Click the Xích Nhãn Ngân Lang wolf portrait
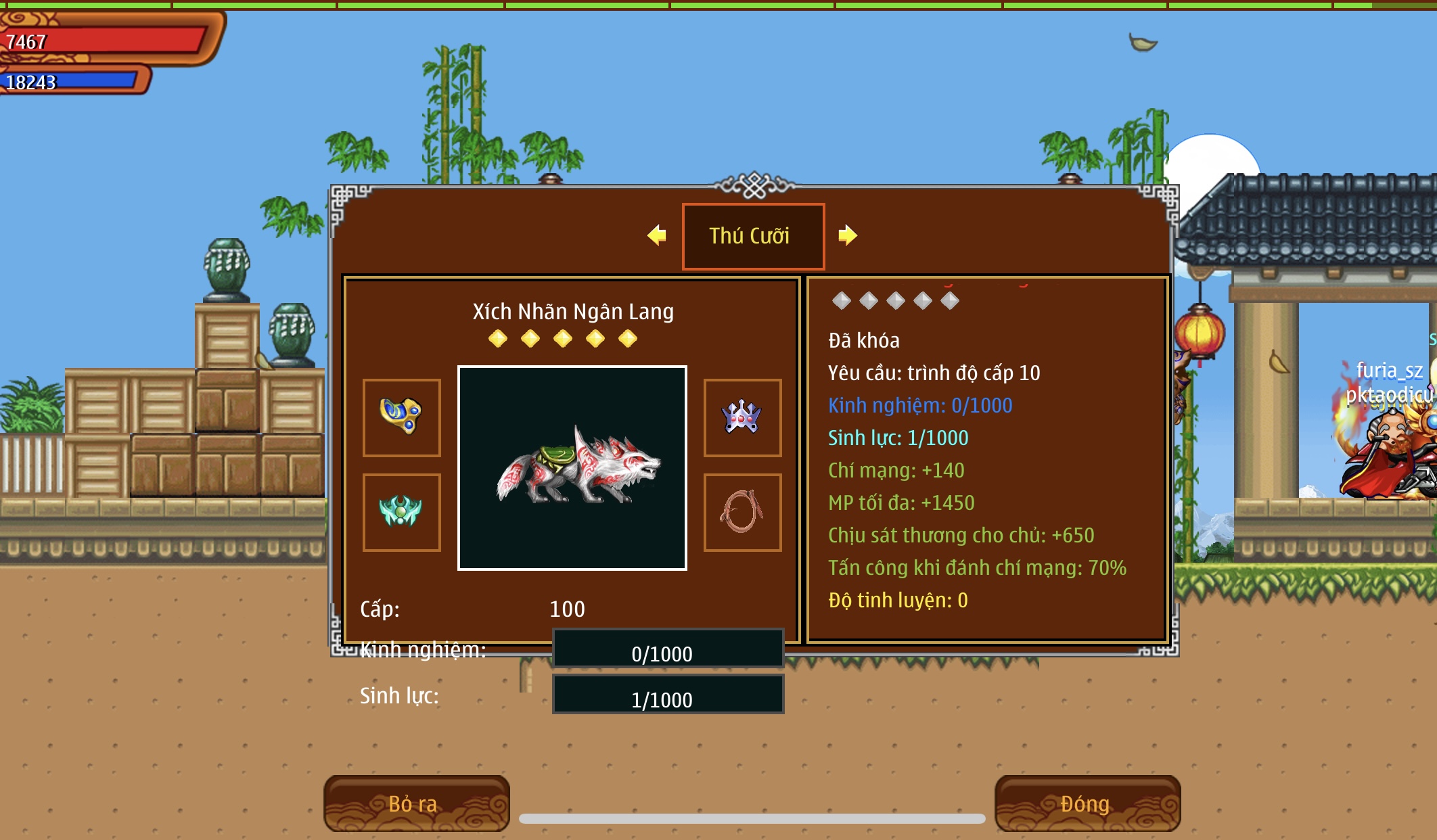1437x840 pixels. [x=572, y=468]
